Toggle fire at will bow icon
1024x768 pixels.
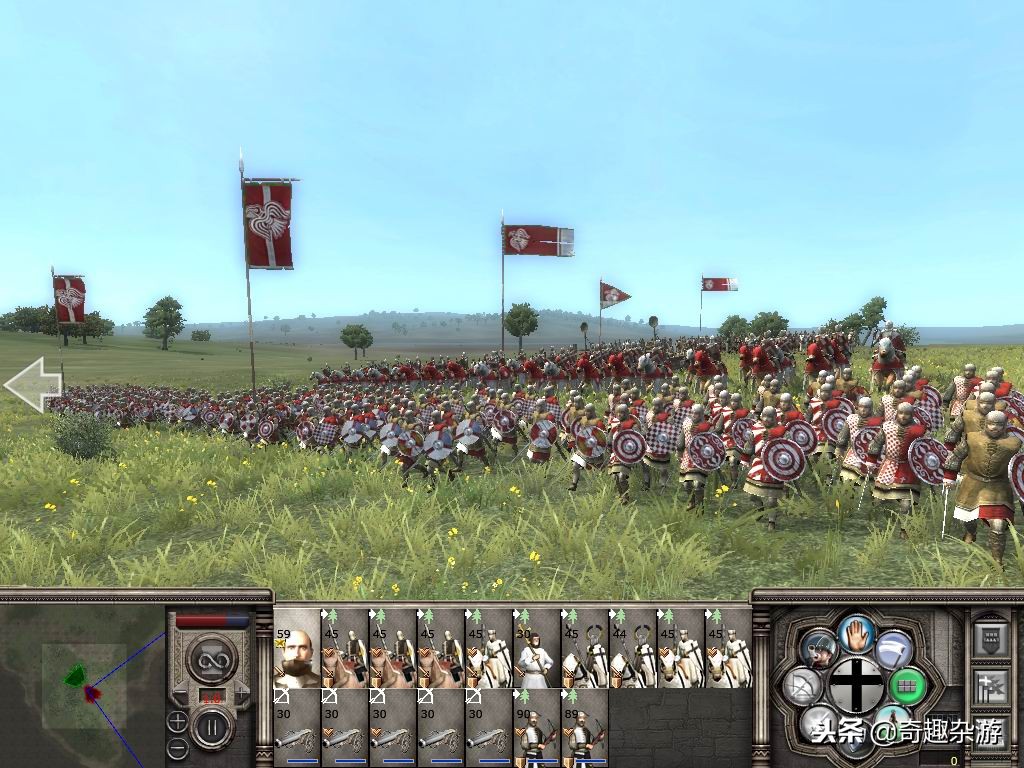[803, 686]
